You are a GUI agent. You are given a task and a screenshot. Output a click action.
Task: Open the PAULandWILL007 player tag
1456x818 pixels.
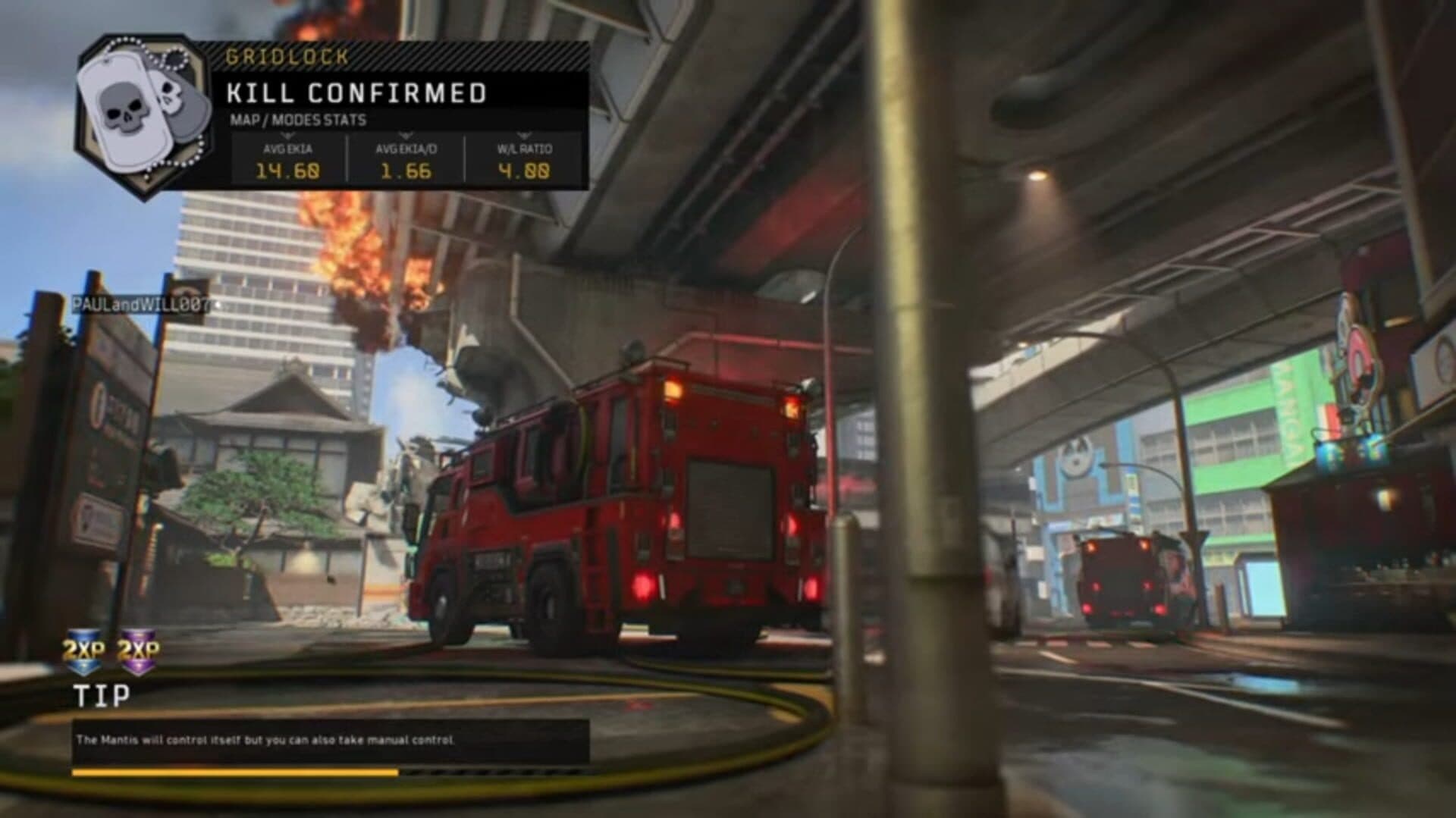pos(140,304)
